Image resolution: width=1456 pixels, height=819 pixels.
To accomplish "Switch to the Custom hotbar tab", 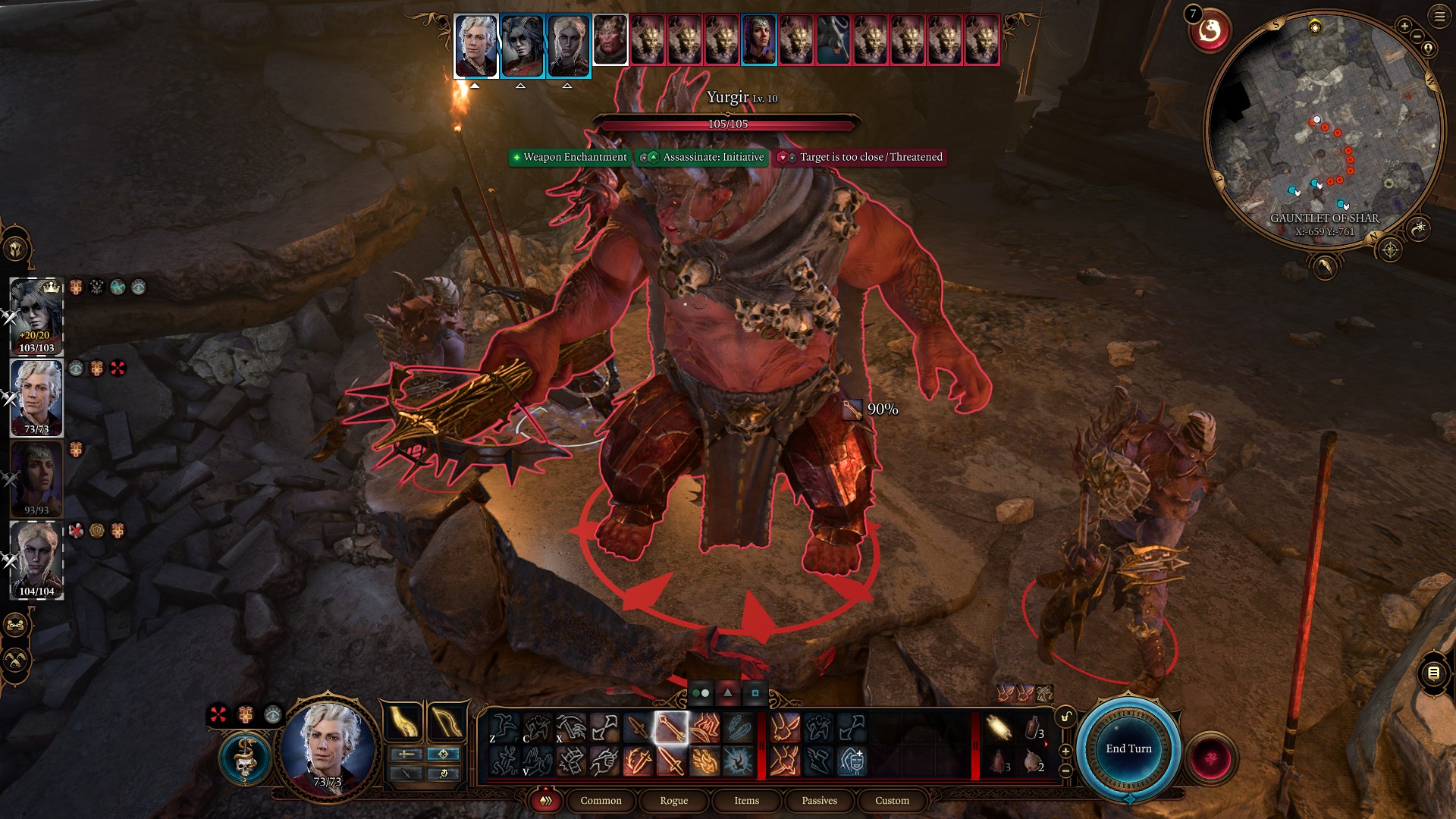I will tap(892, 801).
